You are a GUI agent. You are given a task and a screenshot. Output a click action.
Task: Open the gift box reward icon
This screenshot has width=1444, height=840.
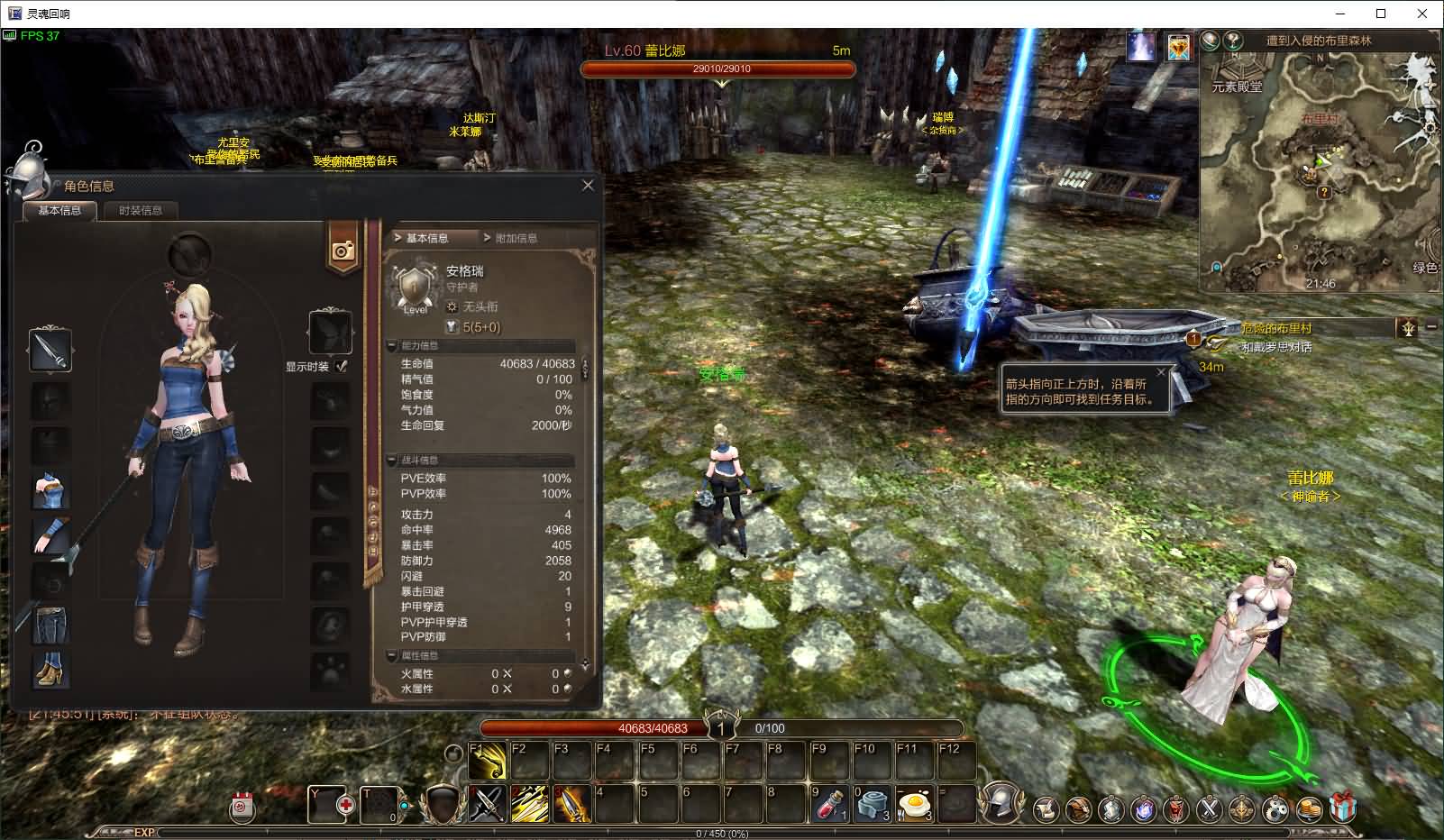1343,808
